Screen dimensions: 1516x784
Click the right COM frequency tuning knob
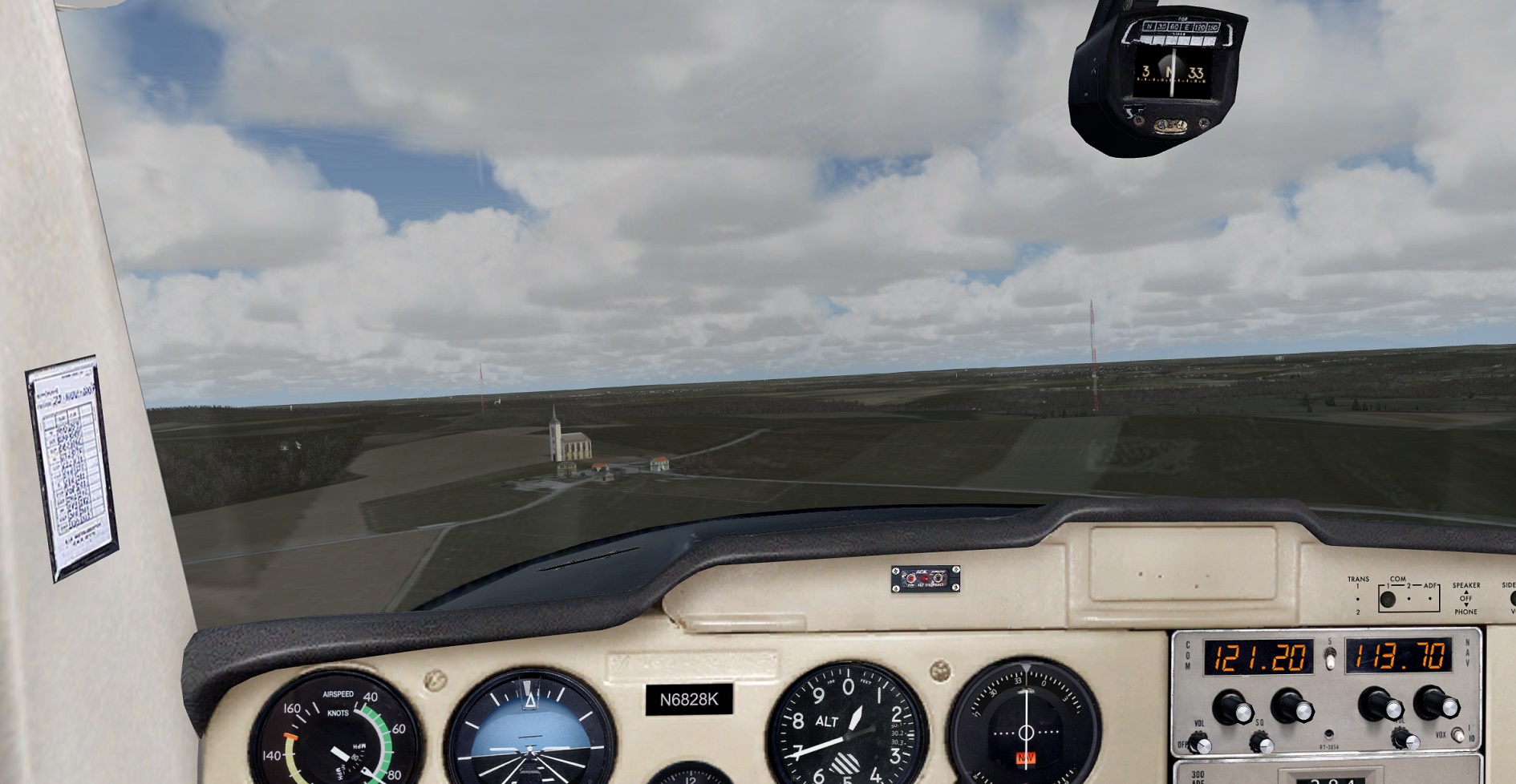1291,708
